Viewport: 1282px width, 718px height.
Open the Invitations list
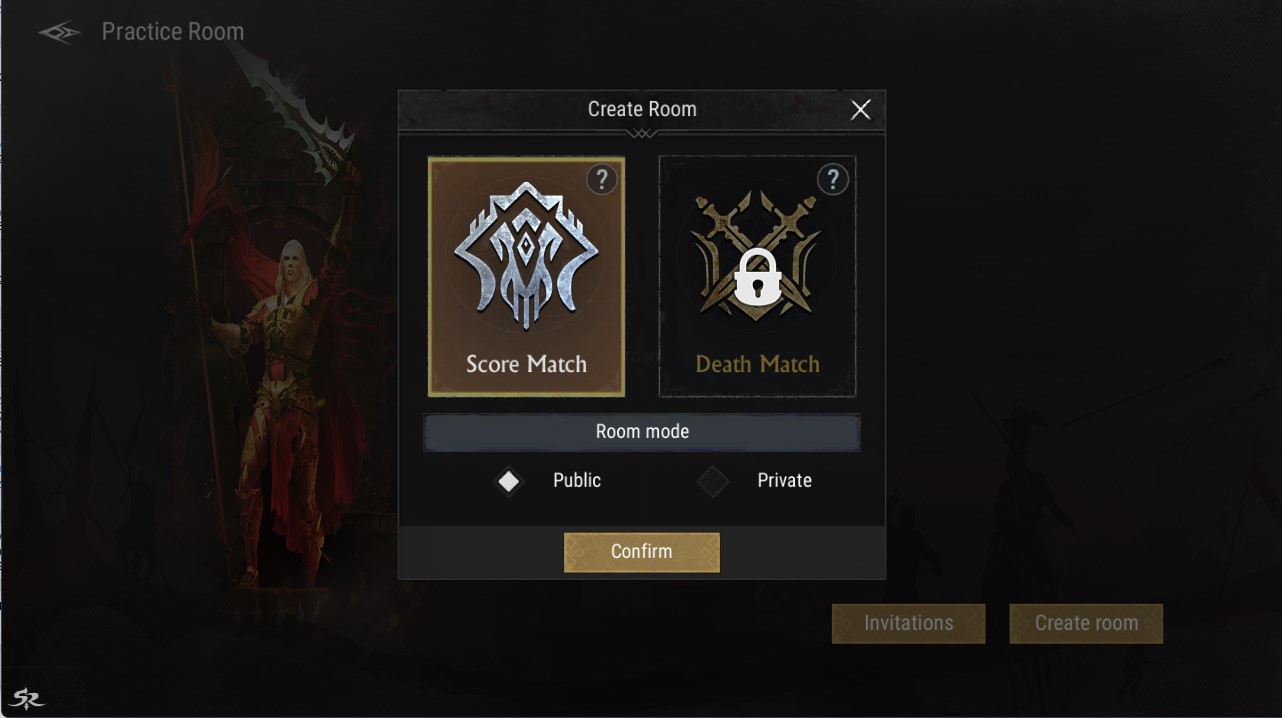[x=908, y=623]
